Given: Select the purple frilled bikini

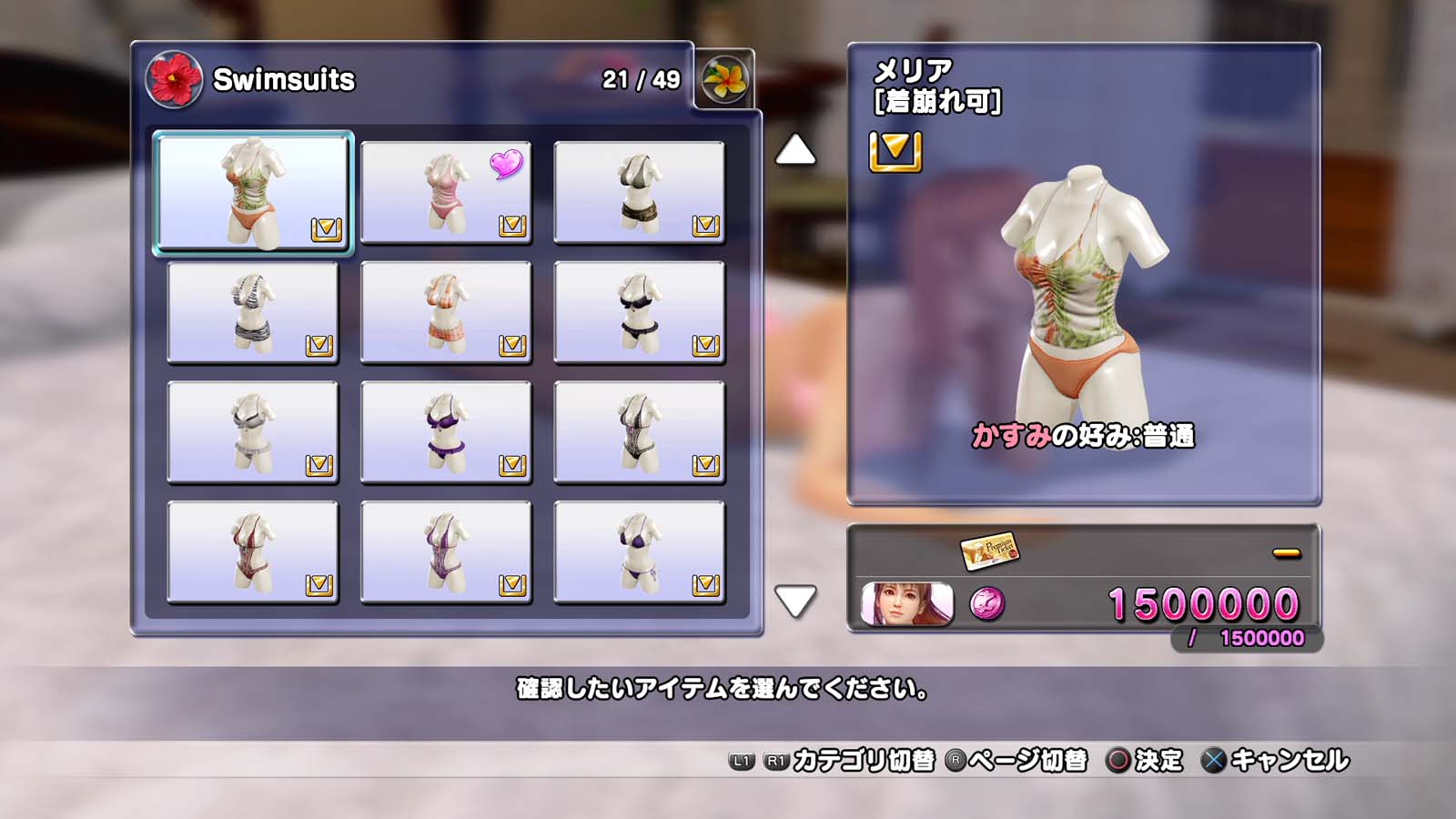Looking at the screenshot, I should (x=446, y=432).
